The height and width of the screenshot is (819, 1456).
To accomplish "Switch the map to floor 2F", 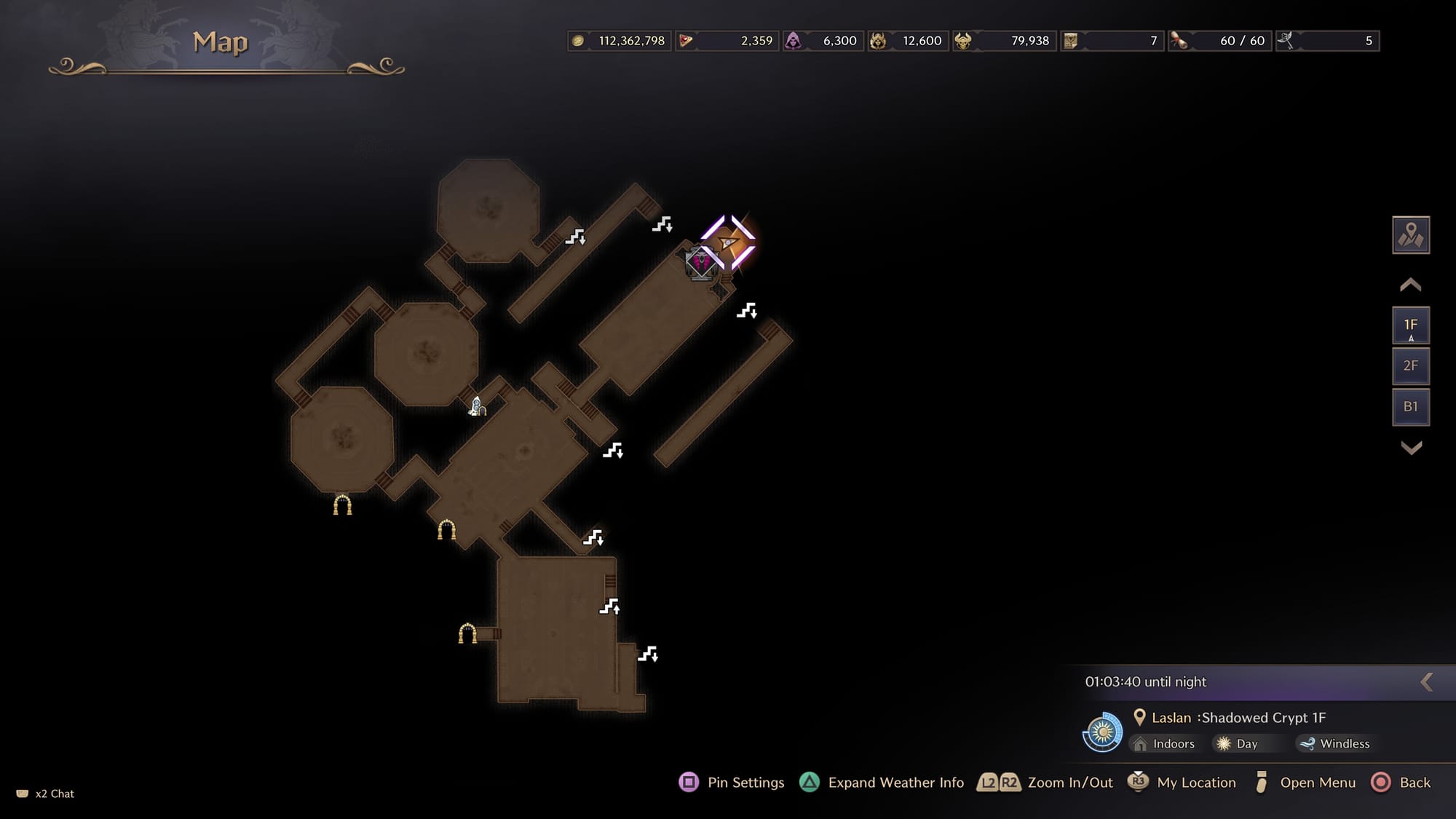I will coord(1410,366).
